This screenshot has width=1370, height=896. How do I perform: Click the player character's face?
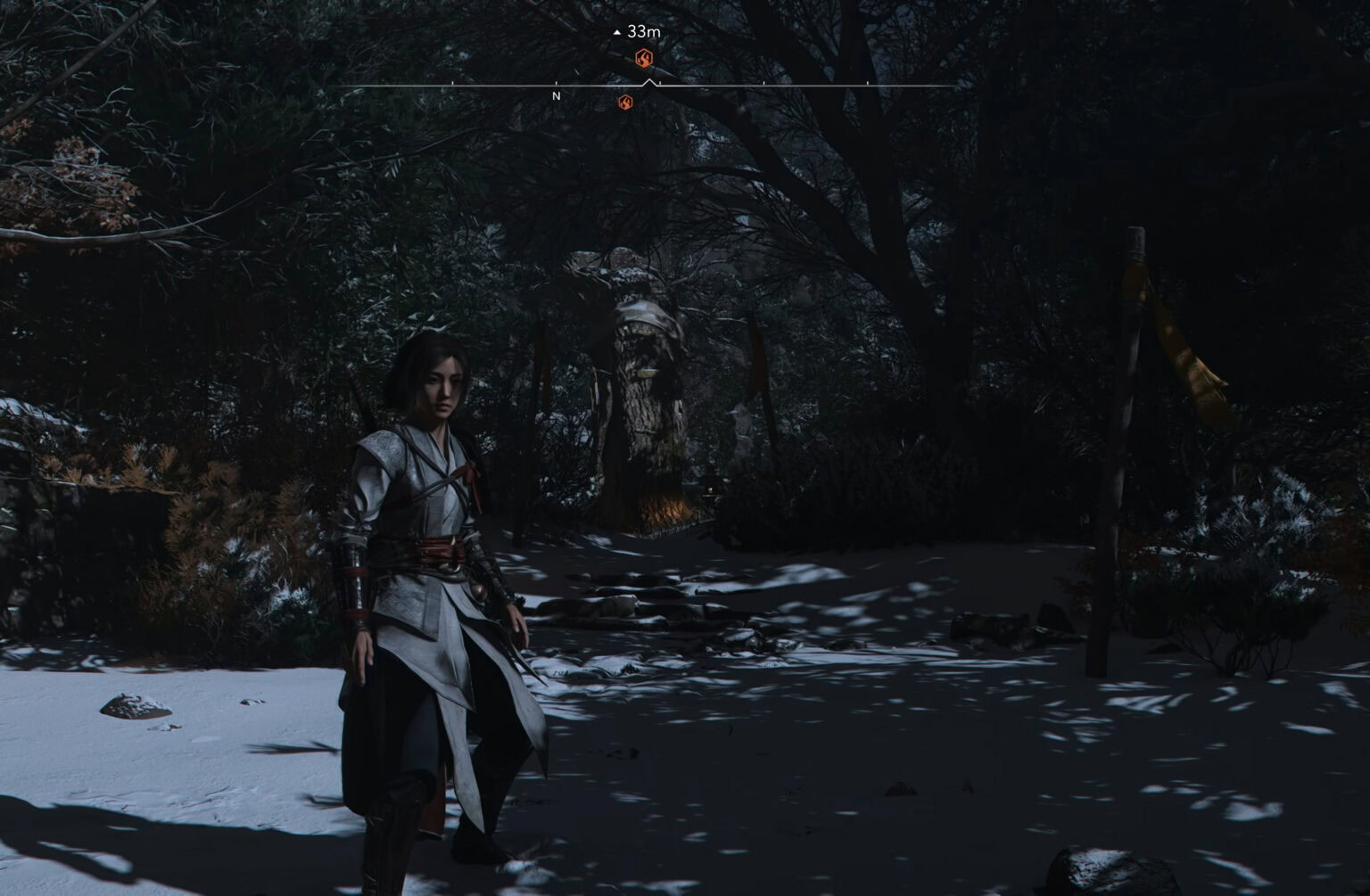point(442,385)
